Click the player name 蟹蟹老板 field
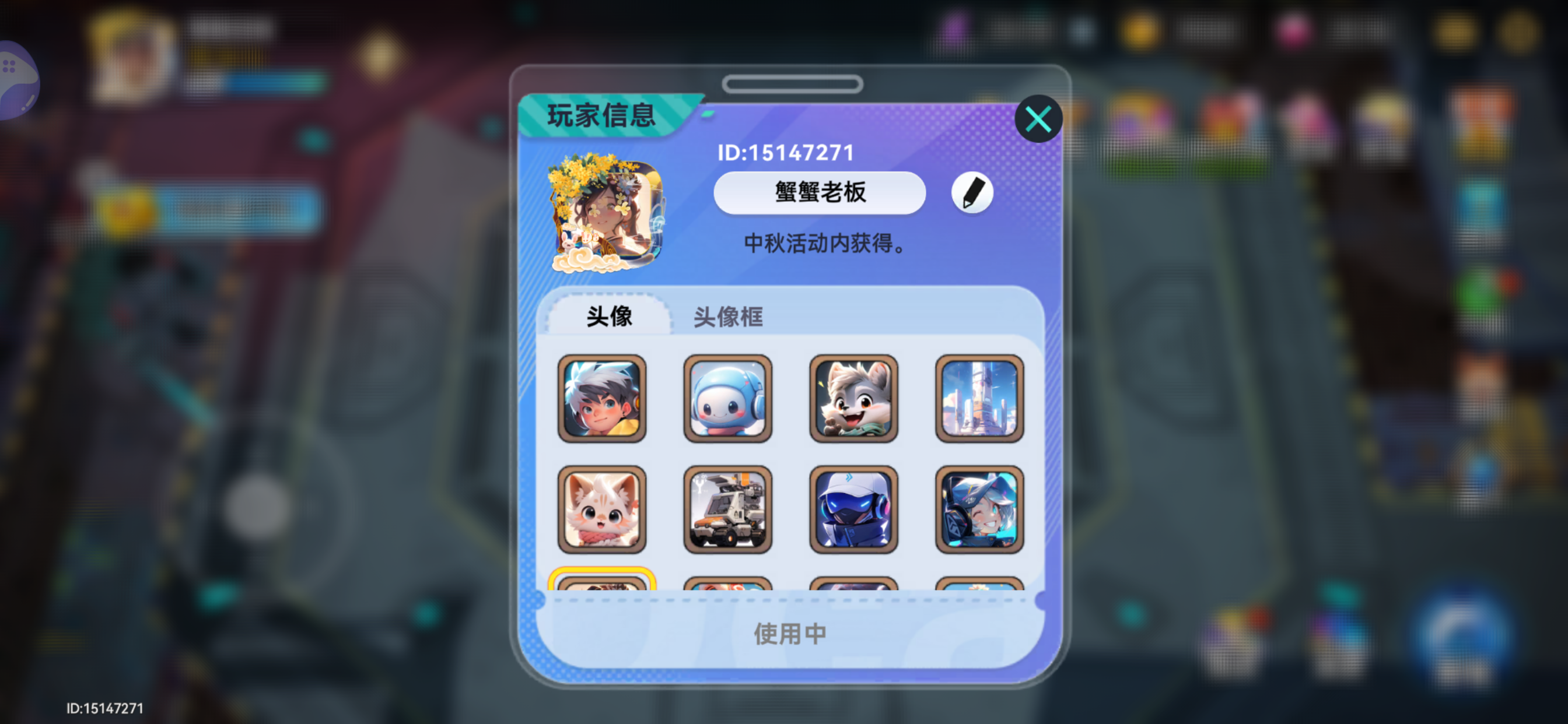This screenshot has width=1568, height=724. tap(818, 192)
